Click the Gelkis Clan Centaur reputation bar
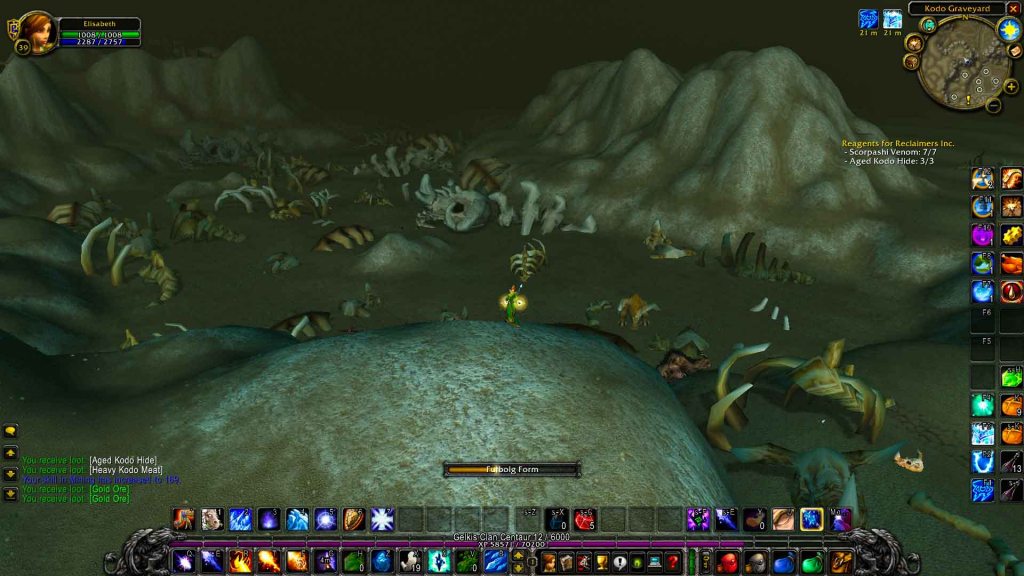 click(511, 537)
